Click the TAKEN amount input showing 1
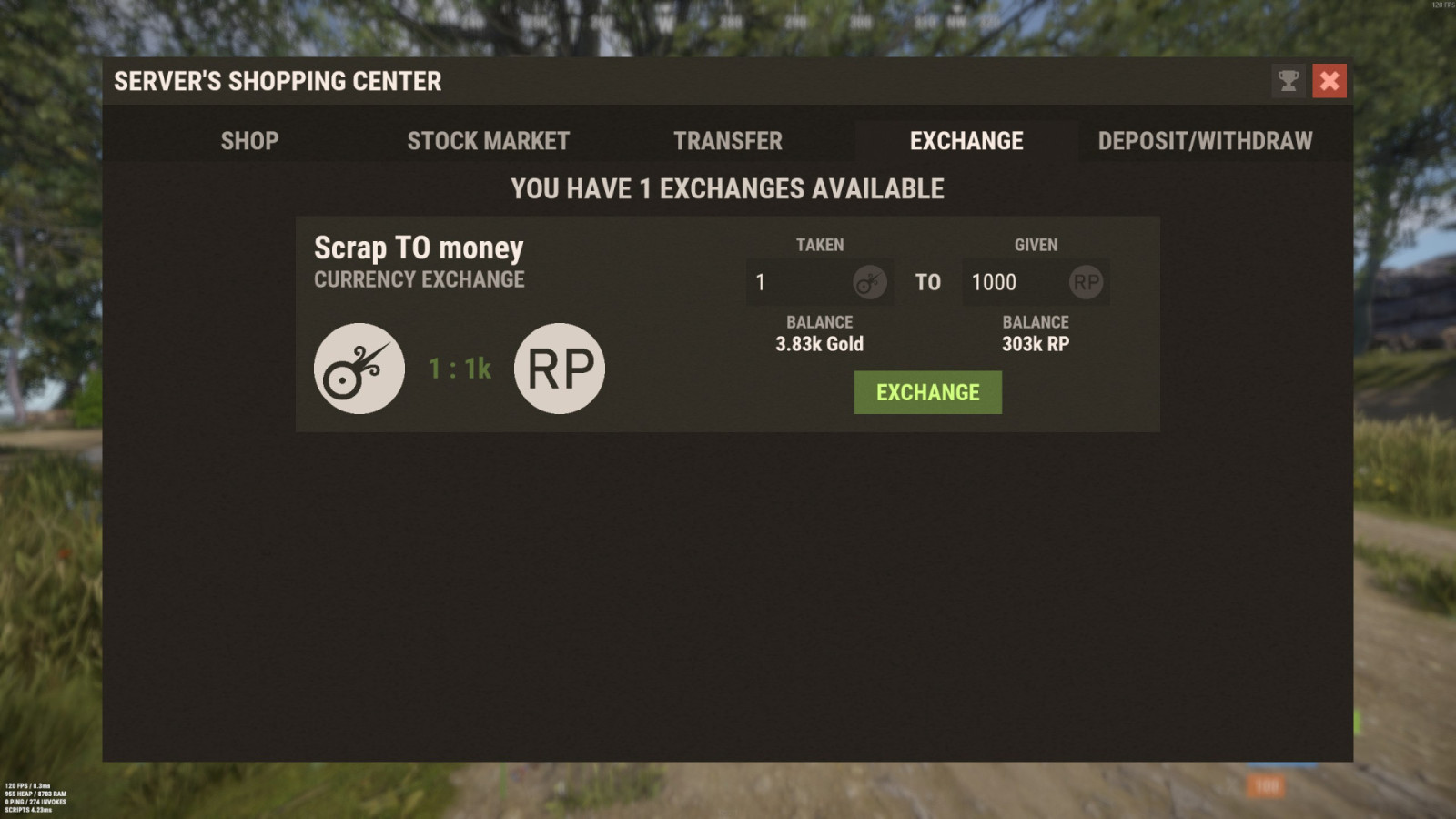Viewport: 1456px width, 819px height. (801, 282)
